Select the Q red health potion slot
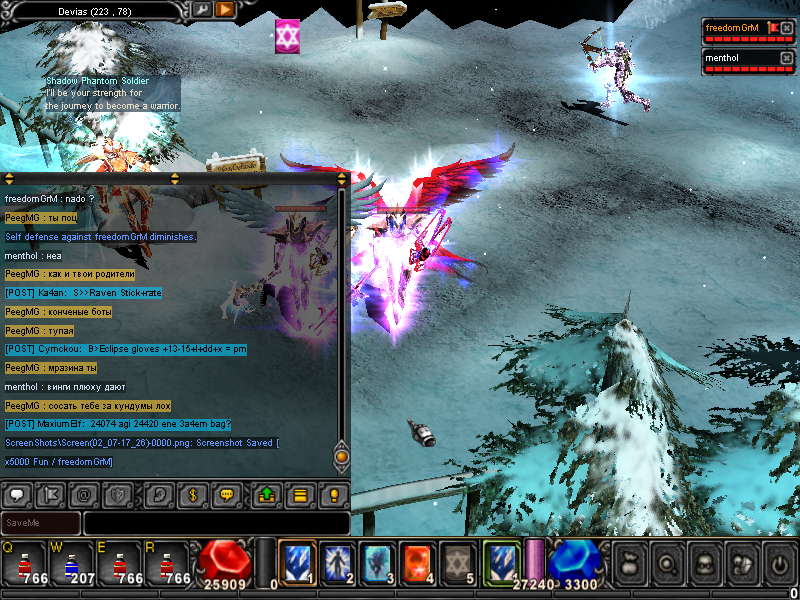 coord(22,565)
